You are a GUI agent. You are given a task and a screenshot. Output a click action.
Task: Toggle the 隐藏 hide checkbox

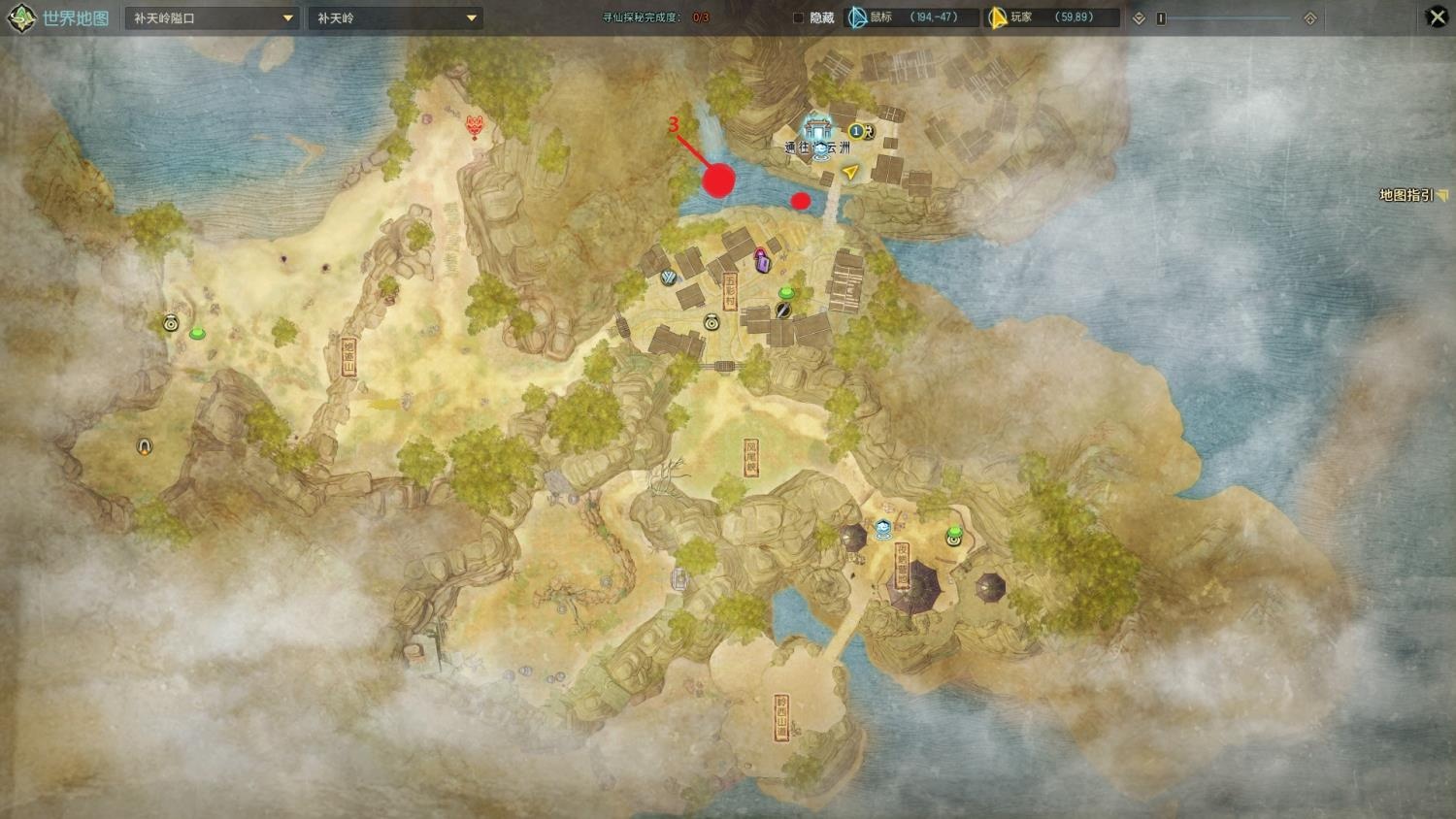(799, 17)
